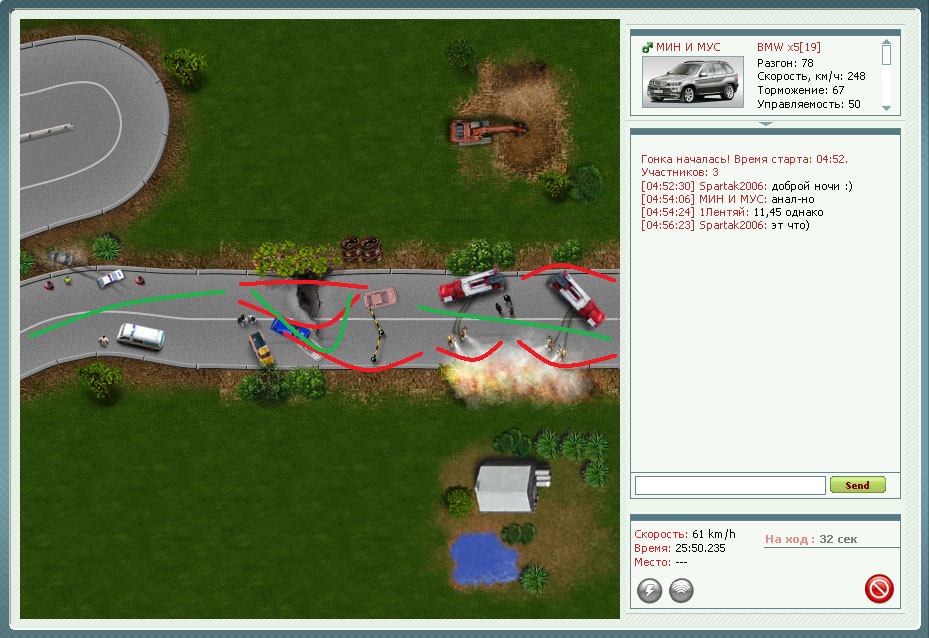Open the BMW x5[19] car name link
The width and height of the screenshot is (929, 638).
(790, 47)
